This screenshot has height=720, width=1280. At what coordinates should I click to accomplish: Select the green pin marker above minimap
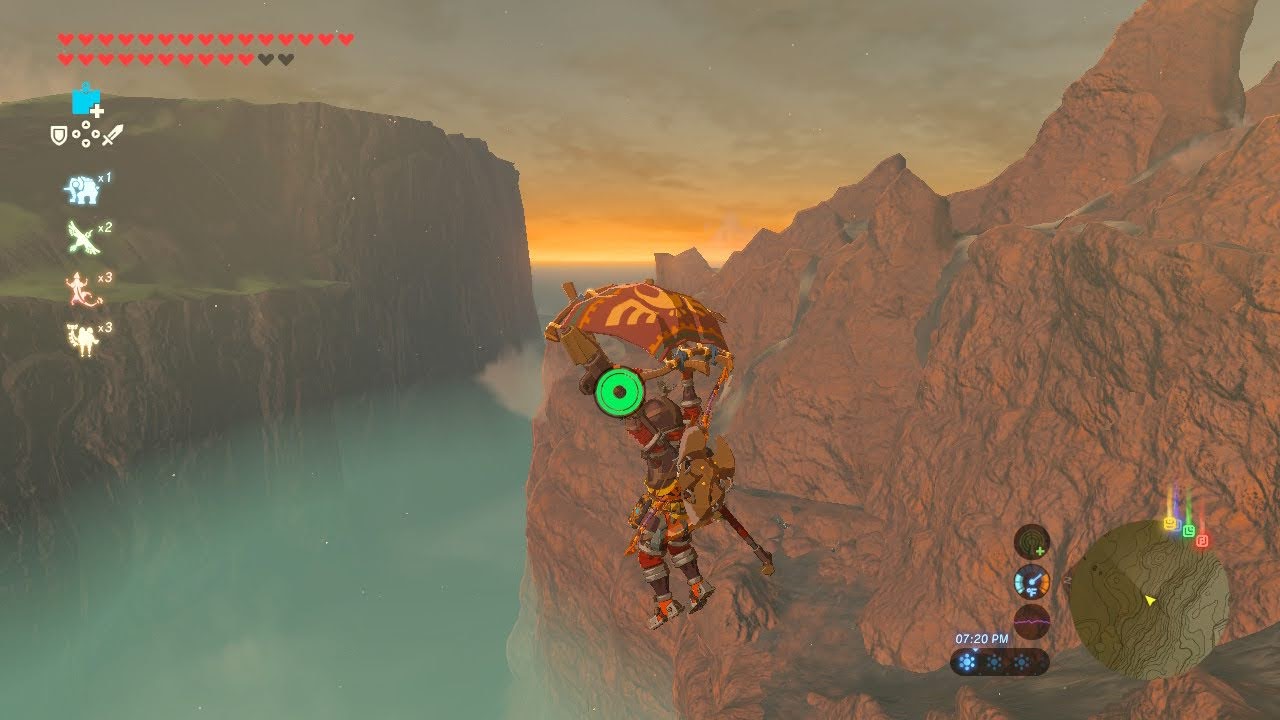click(x=1188, y=530)
